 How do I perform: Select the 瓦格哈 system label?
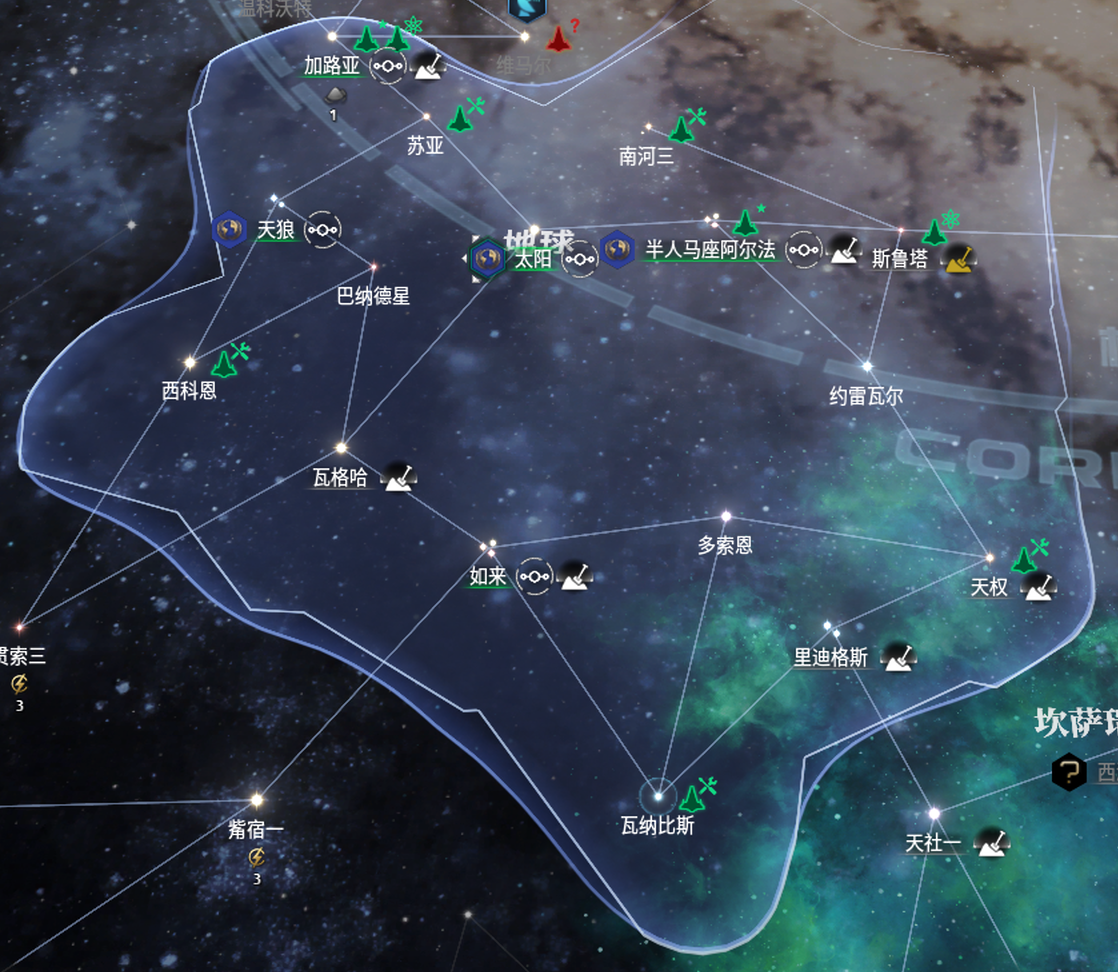[340, 478]
